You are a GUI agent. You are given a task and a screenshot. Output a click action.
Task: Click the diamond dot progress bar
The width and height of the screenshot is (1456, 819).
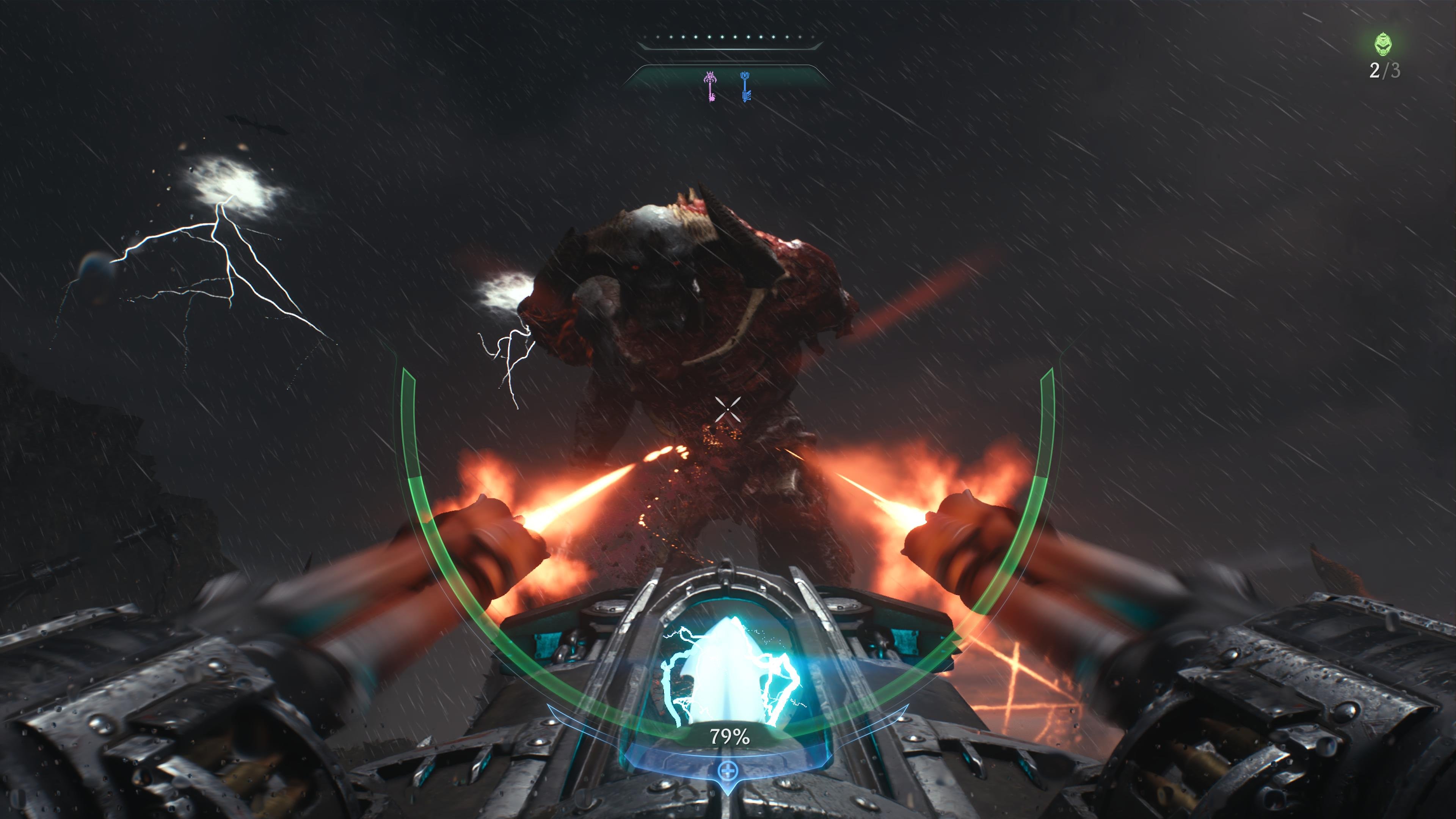pyautogui.click(x=729, y=37)
